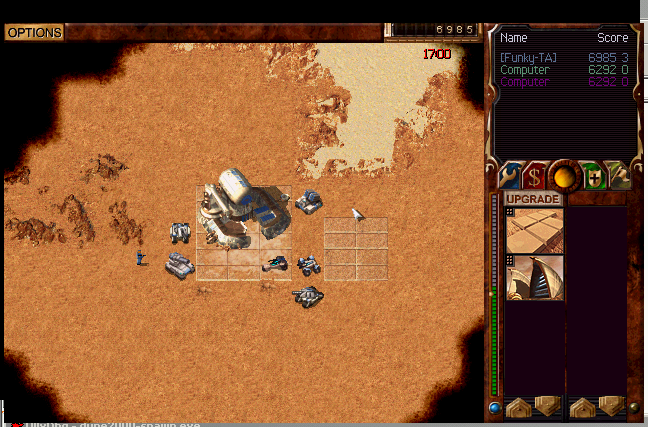Activate the sell dollar-sign button
The width and height of the screenshot is (648, 427).
pos(536,176)
